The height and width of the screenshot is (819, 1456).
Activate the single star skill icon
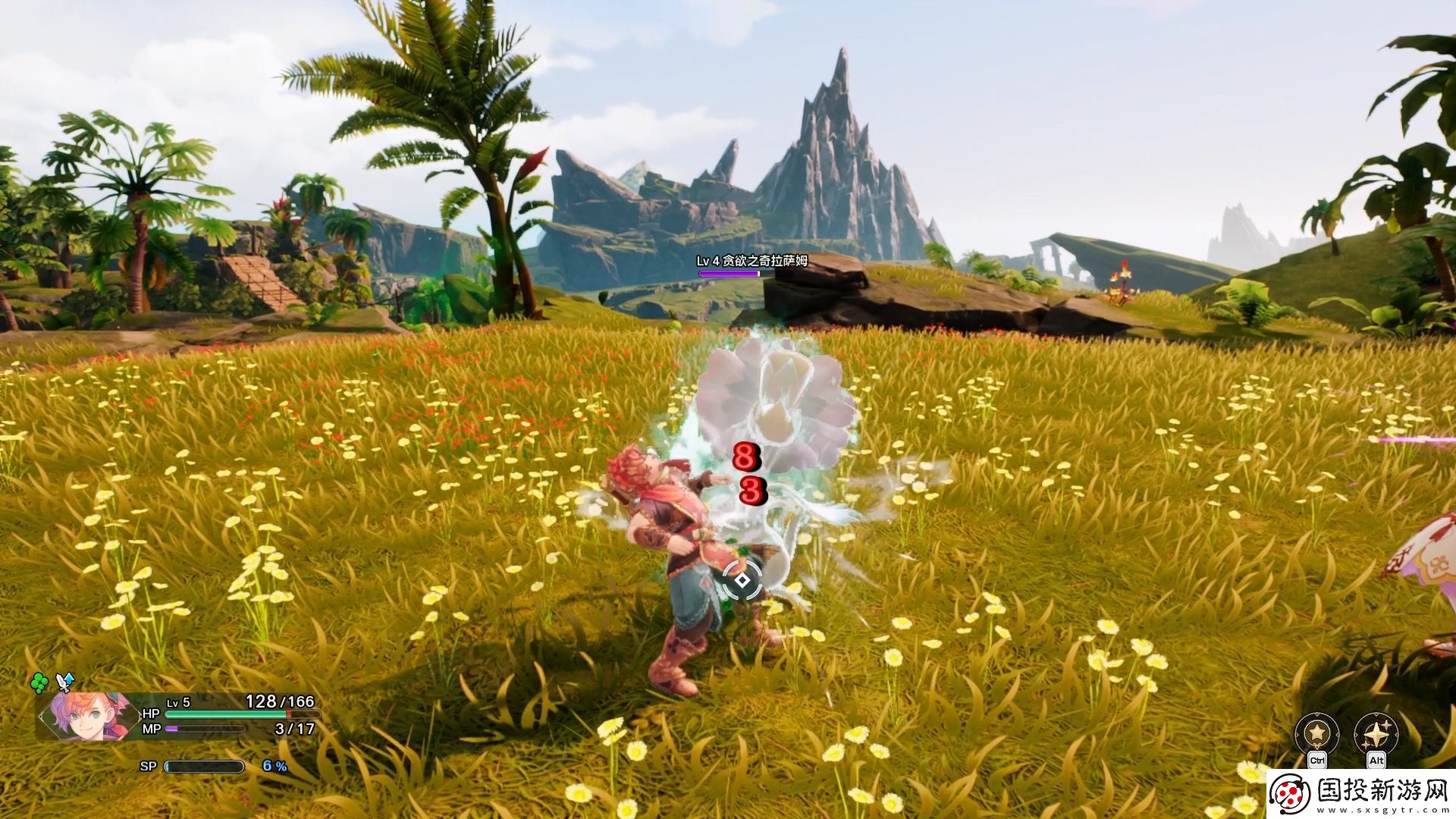[x=1316, y=733]
